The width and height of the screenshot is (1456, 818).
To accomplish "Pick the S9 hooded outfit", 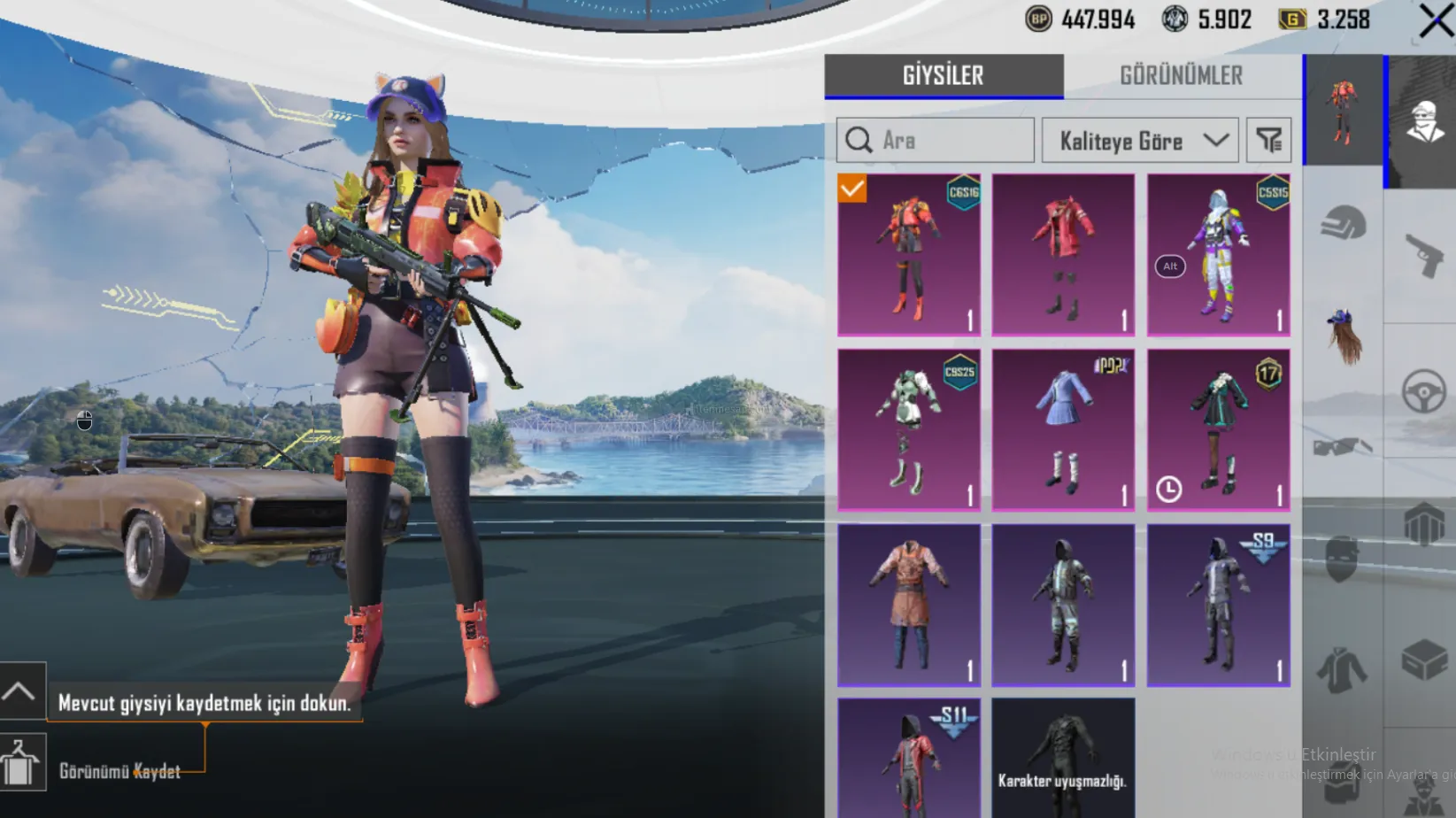I will 1218,605.
